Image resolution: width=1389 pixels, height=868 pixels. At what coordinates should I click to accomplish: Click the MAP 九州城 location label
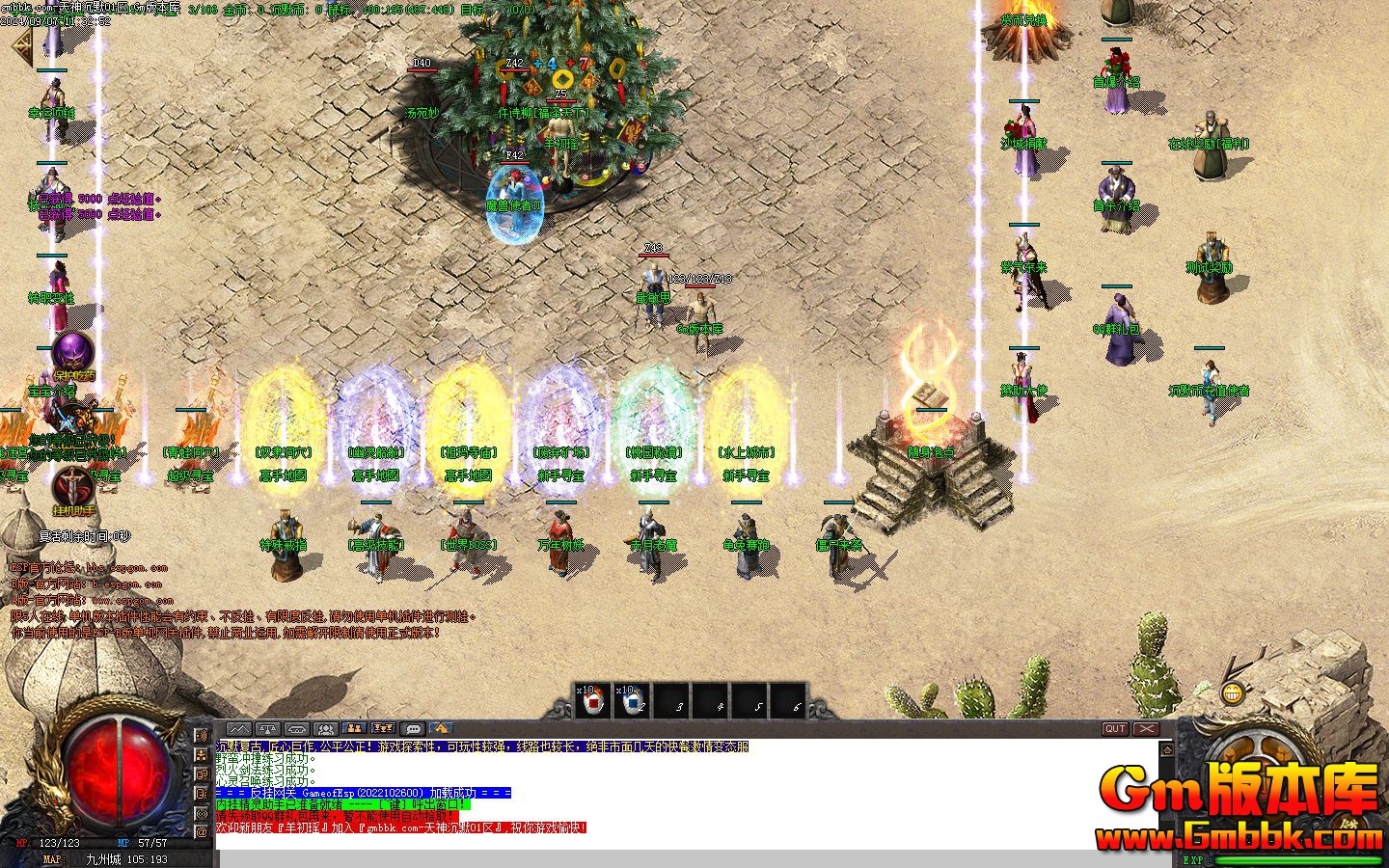coord(125,858)
